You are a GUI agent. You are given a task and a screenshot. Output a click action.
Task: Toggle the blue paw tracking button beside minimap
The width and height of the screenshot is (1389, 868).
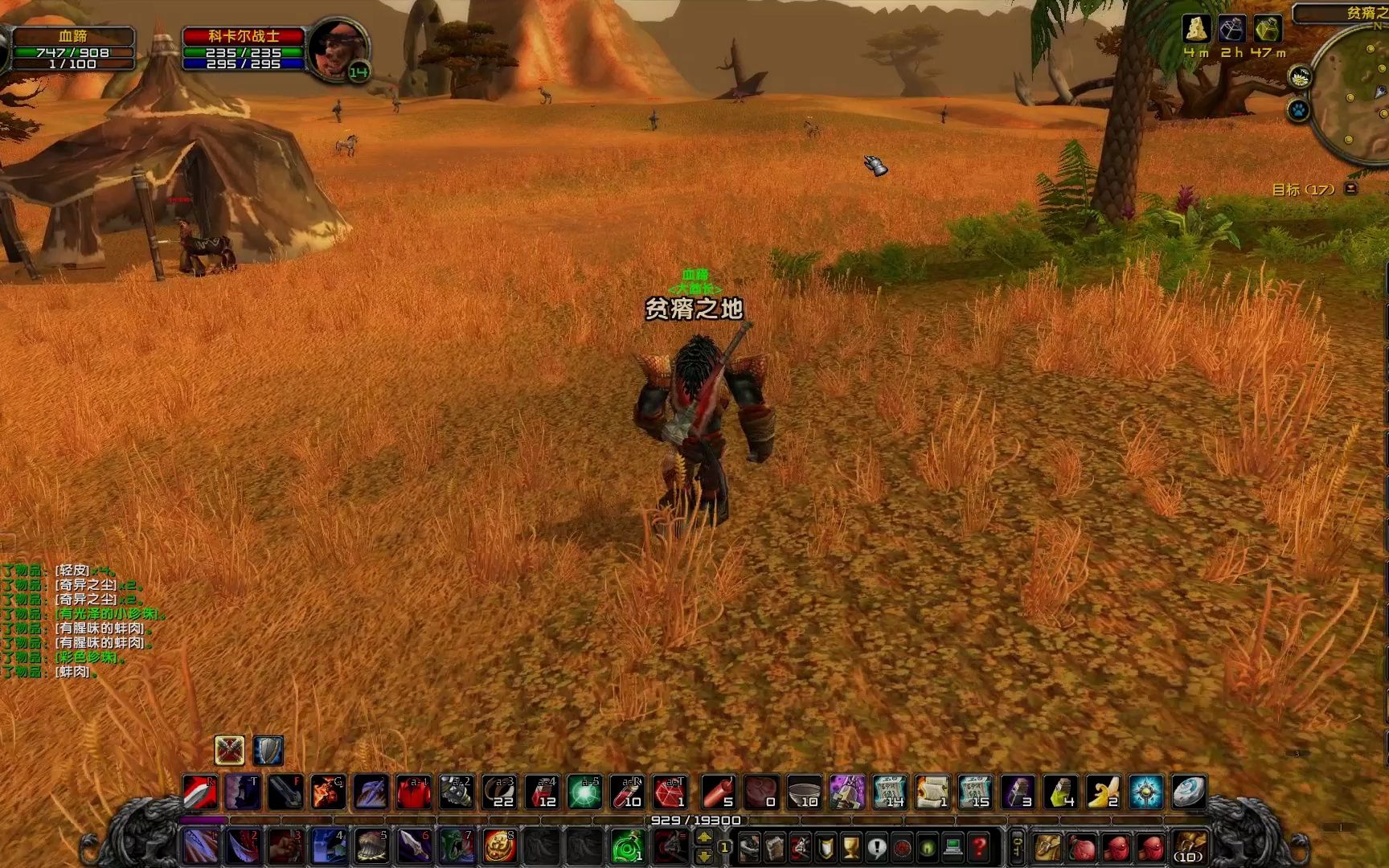pyautogui.click(x=1299, y=110)
